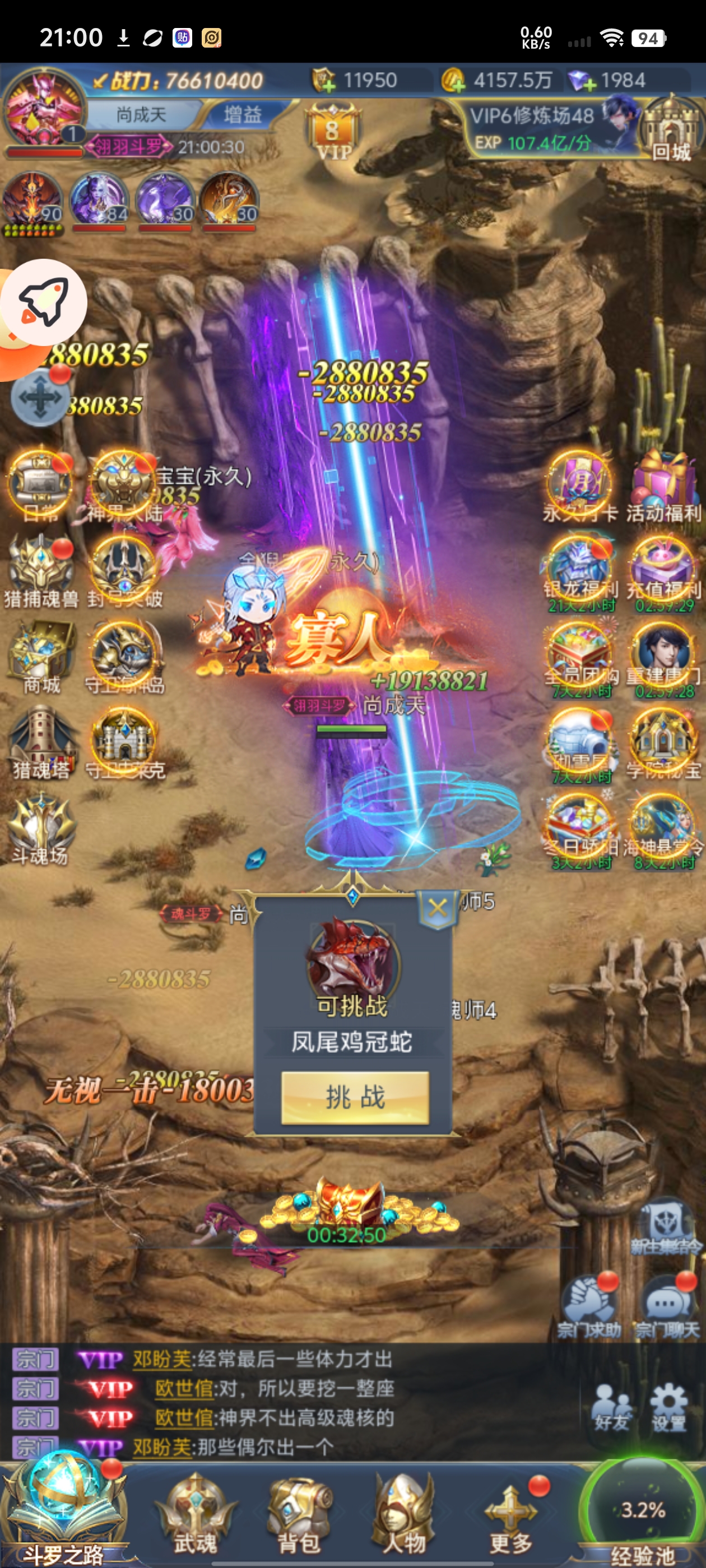Challenge the 凤尾鸡冠蛇 boss with 挑战 button
The image size is (706, 1568).
pyautogui.click(x=355, y=1097)
